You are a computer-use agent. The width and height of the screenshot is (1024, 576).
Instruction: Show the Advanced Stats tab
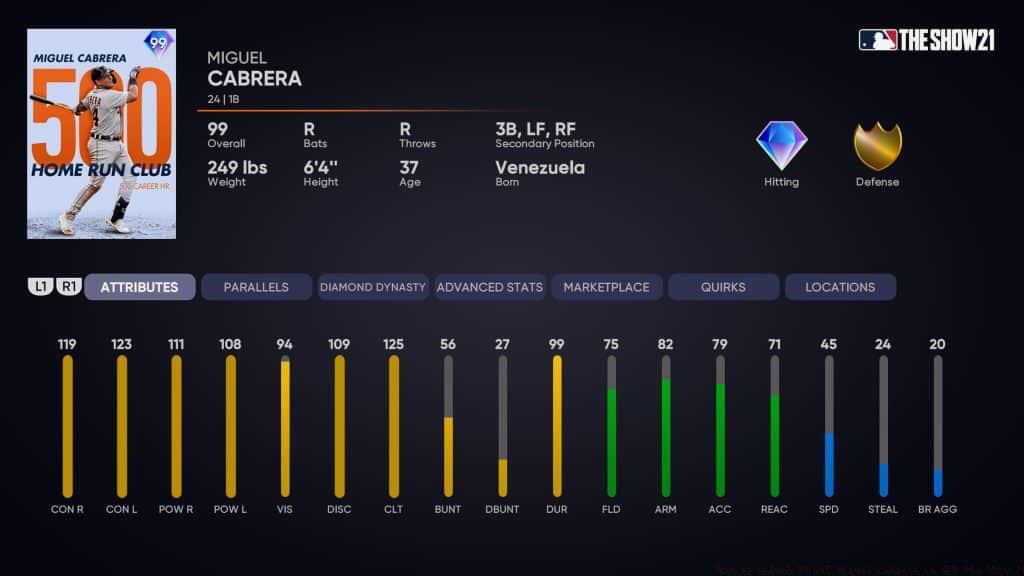click(490, 287)
